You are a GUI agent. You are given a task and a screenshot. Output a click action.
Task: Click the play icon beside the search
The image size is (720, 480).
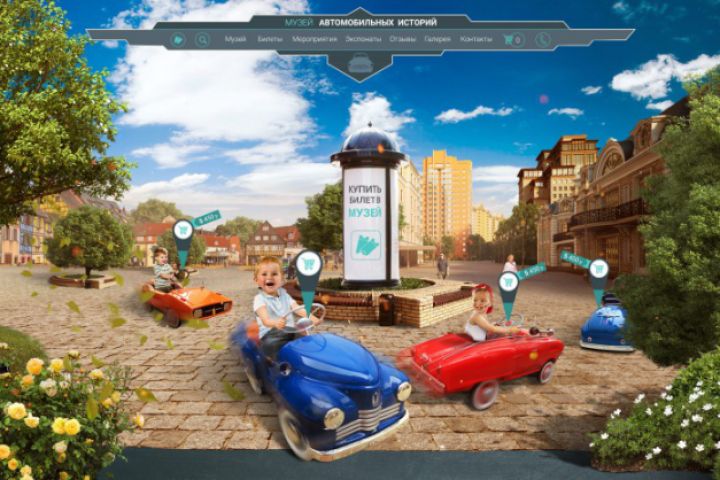178,40
